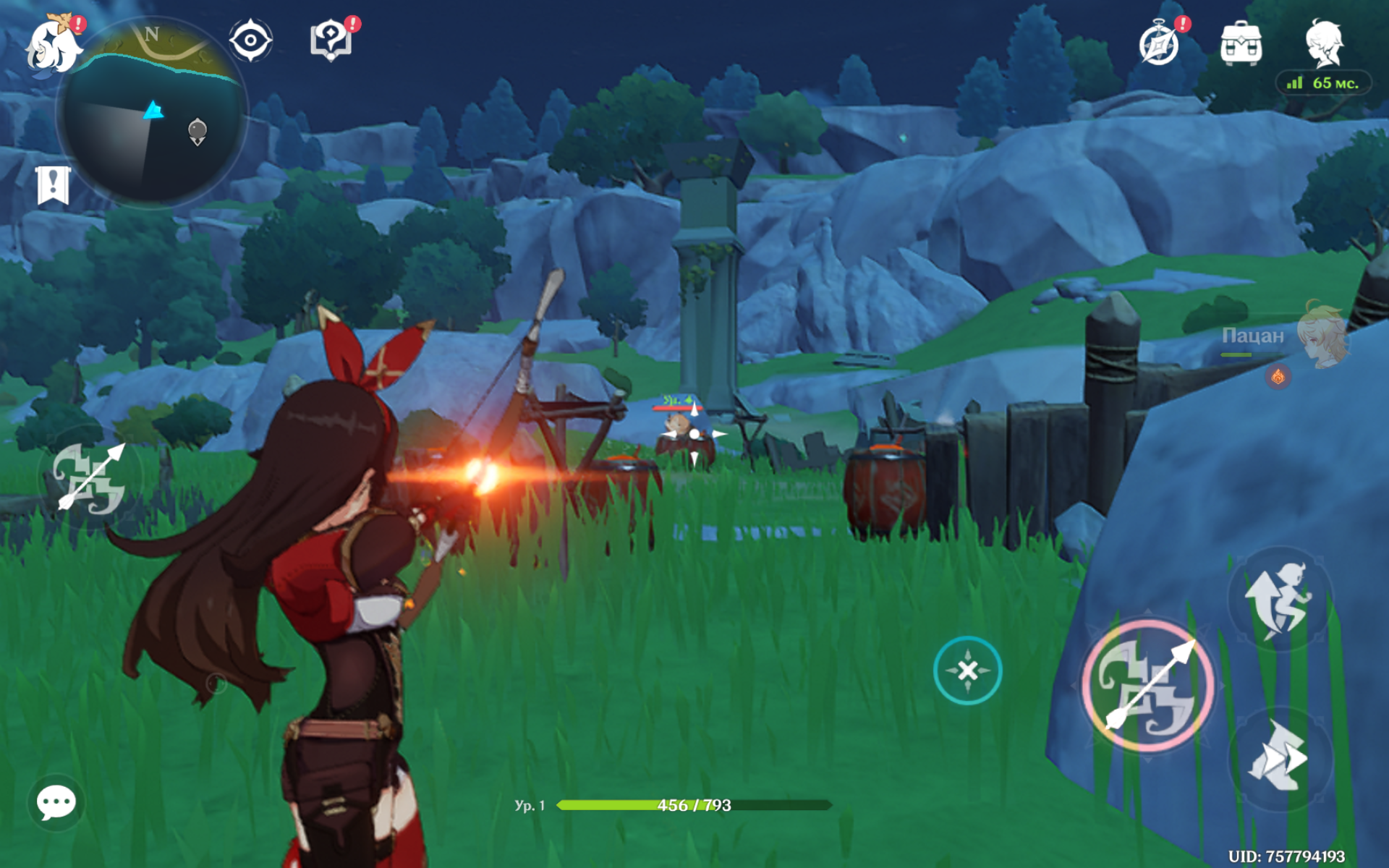The image size is (1389, 868).
Task: Open the backpack inventory
Action: point(1241,43)
